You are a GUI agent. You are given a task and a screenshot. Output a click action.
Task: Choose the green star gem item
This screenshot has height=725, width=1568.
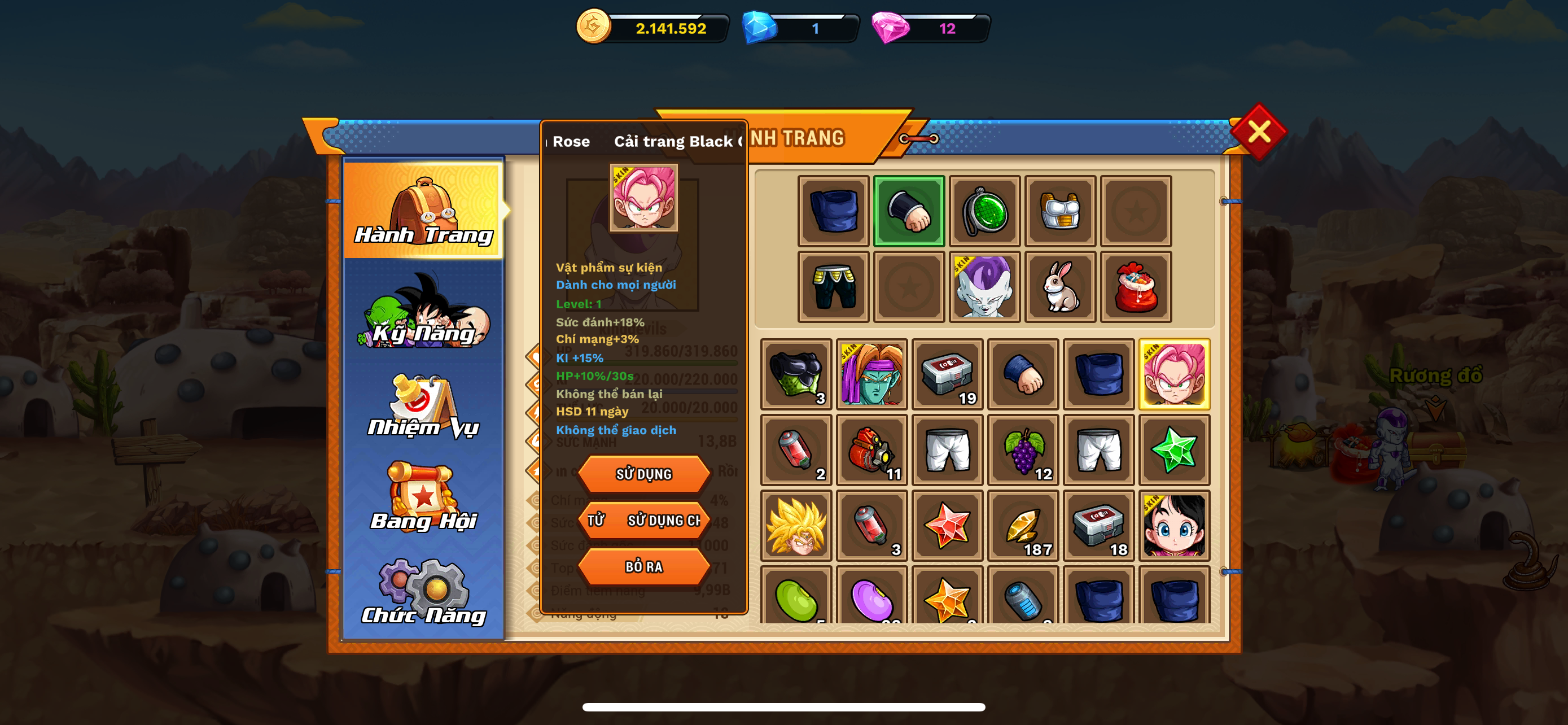point(1173,451)
